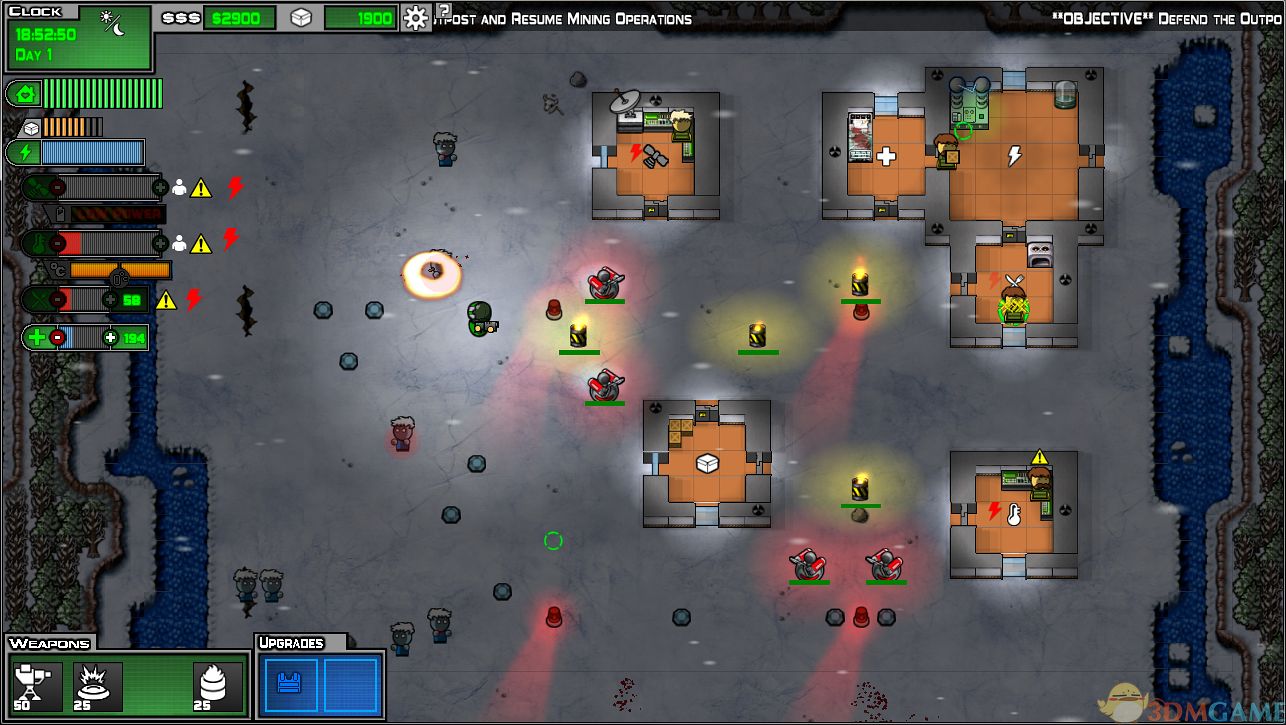
Task: Choose the land mine weapon
Action: [99, 686]
